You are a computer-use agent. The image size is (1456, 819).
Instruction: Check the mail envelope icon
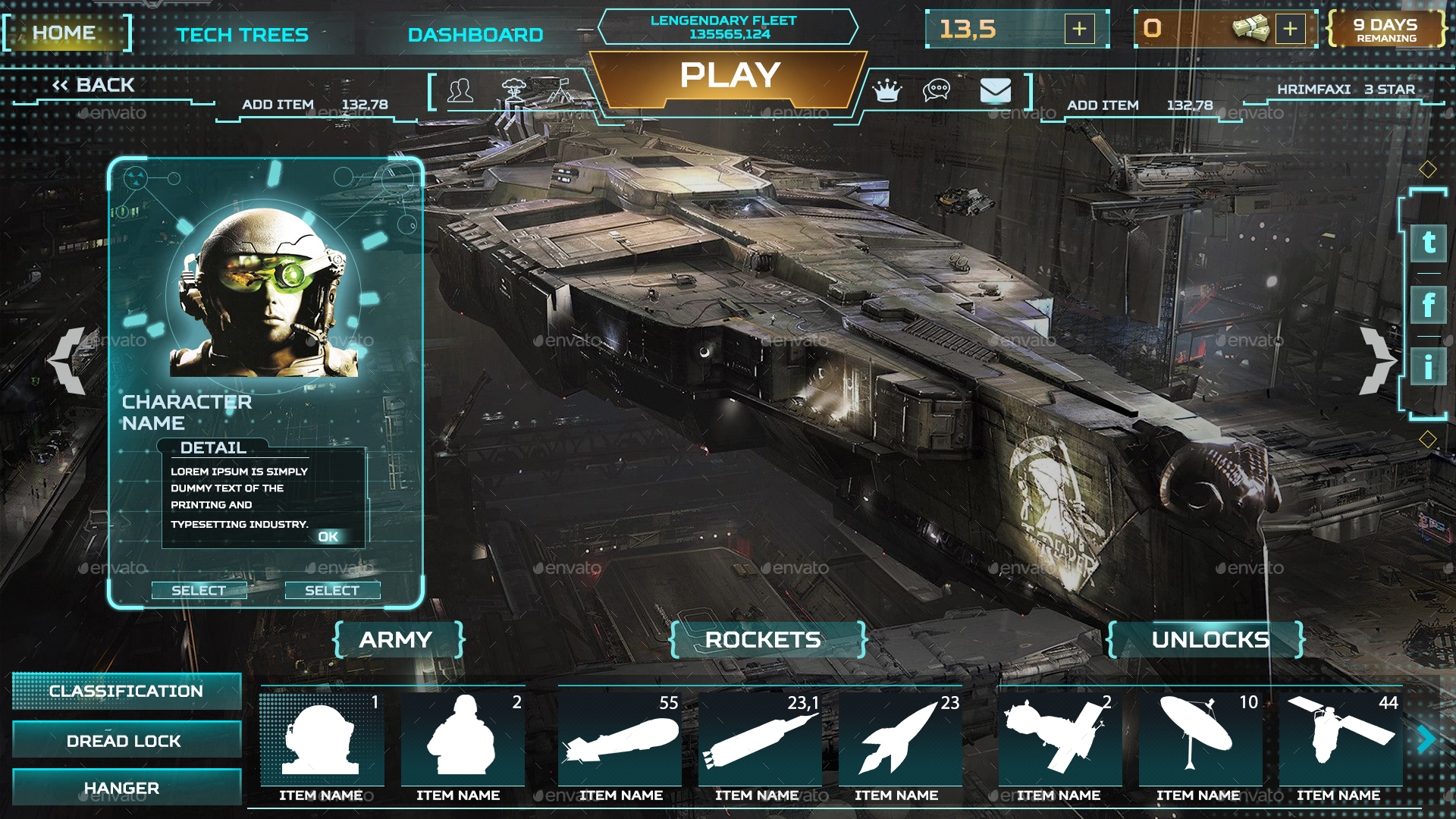coord(996,91)
